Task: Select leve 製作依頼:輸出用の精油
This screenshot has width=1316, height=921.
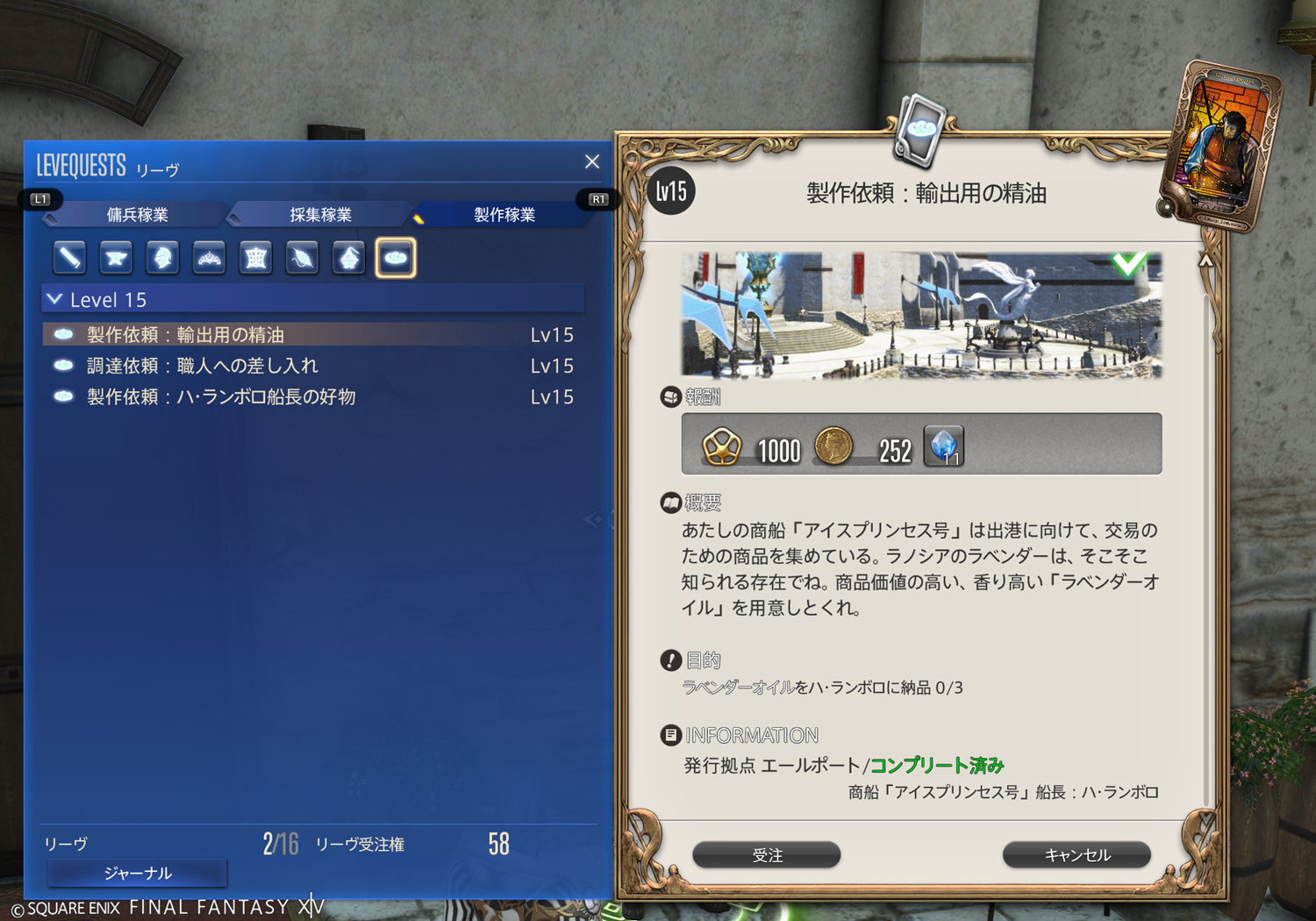Action: (186, 335)
